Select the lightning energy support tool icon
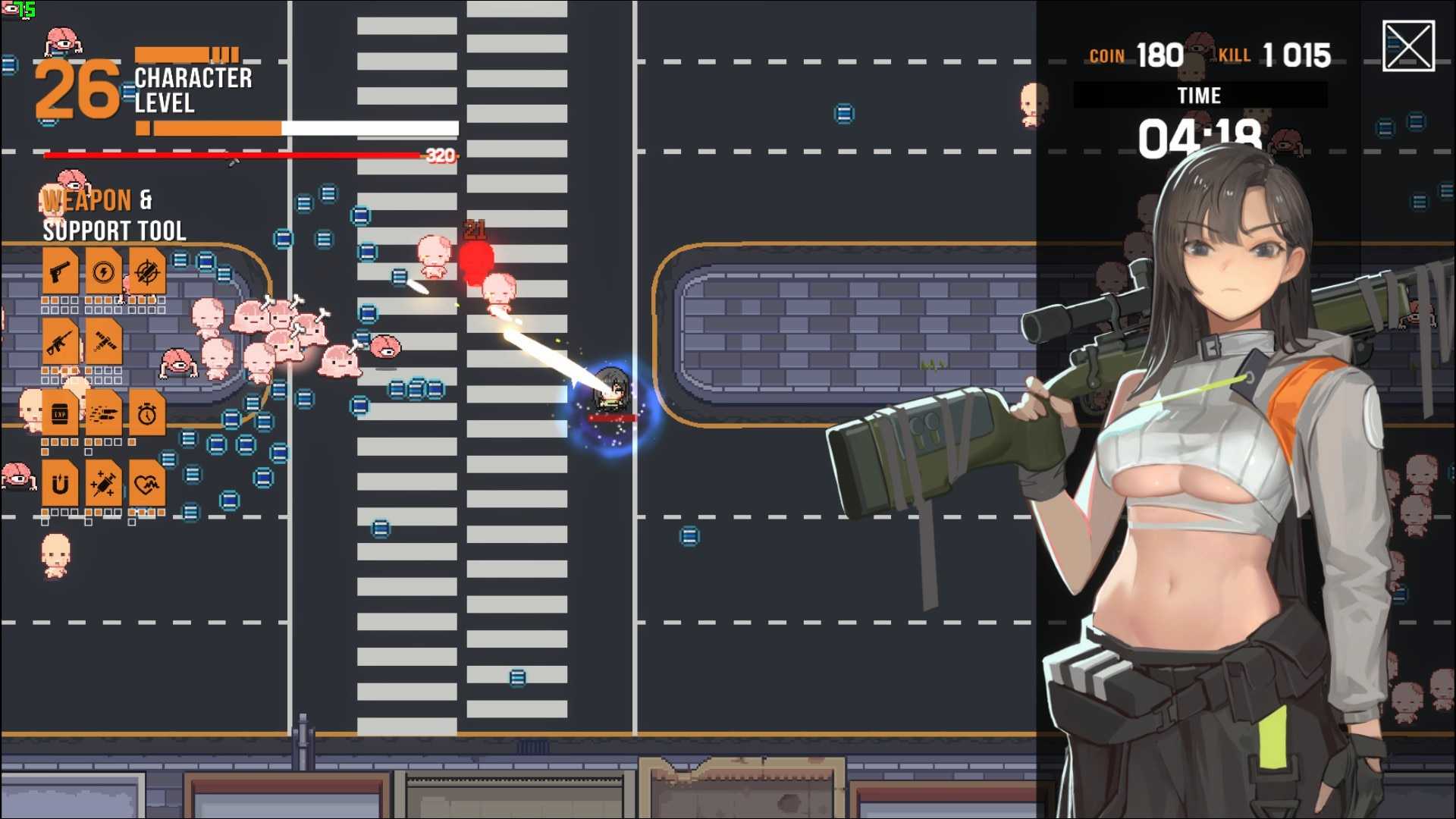The image size is (1456, 819). click(105, 271)
